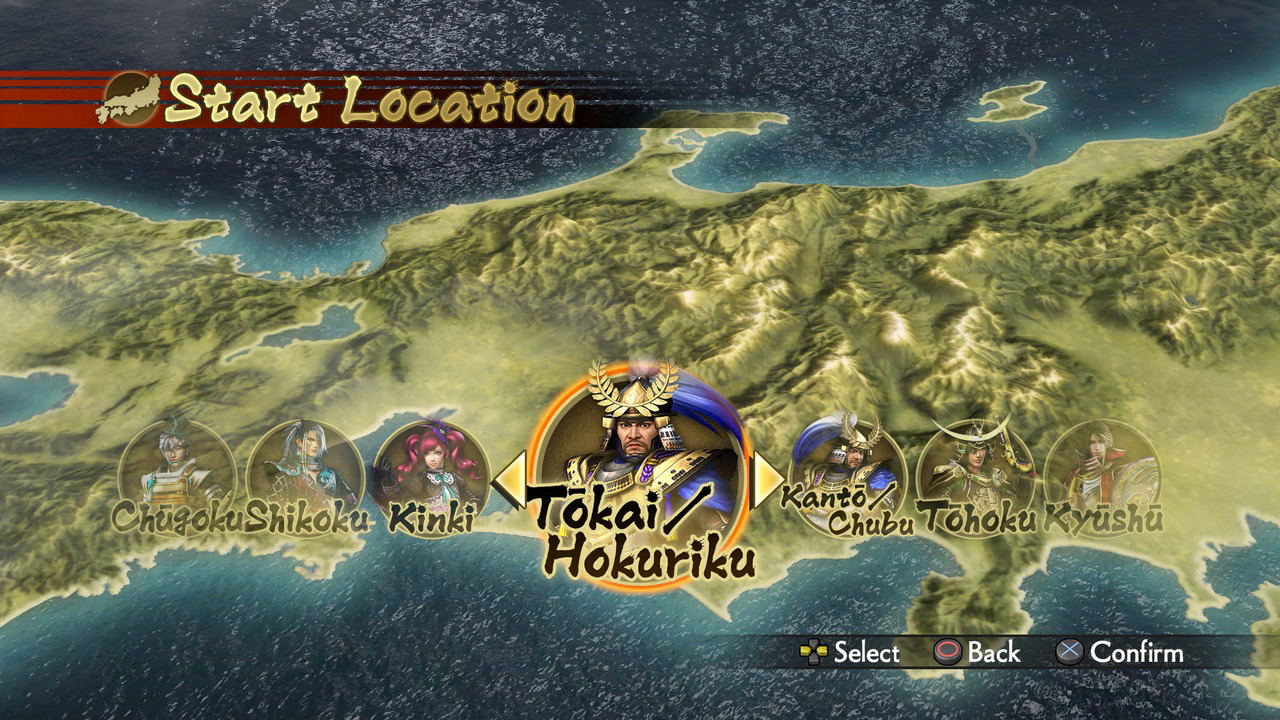Click the left arrow beside Tōkai/Hokuriku
Viewport: 1280px width, 720px height.
point(509,481)
